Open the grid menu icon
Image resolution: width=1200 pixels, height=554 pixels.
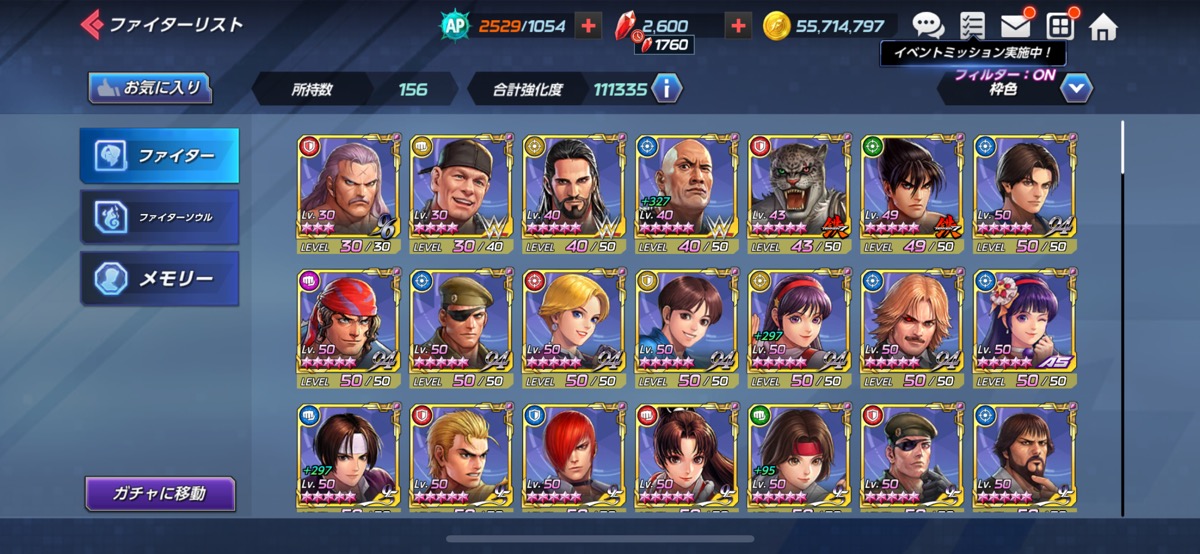coord(1059,25)
